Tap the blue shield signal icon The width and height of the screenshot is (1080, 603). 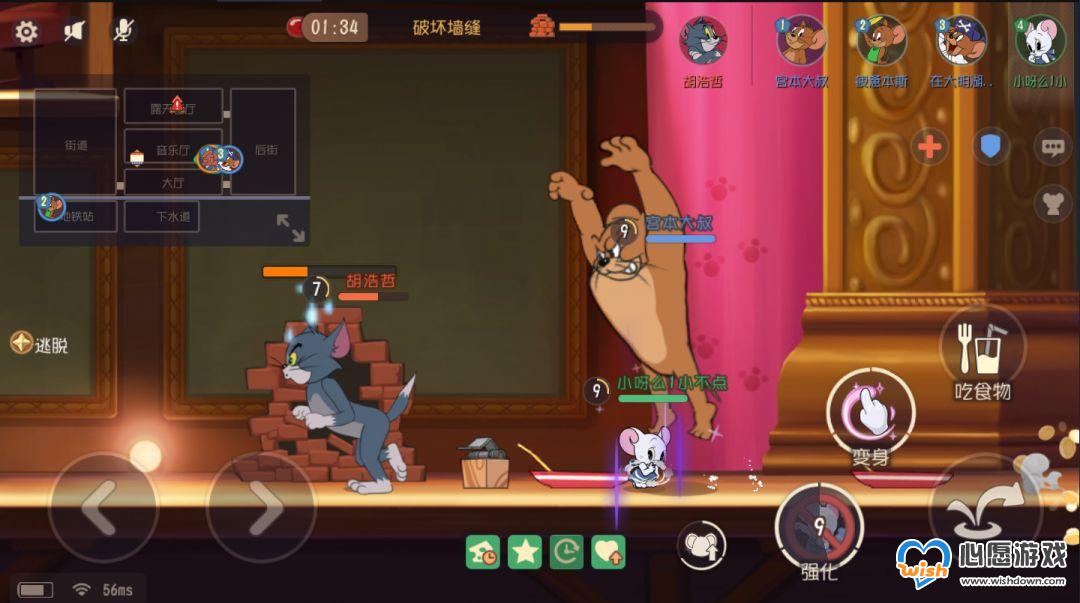[x=990, y=148]
